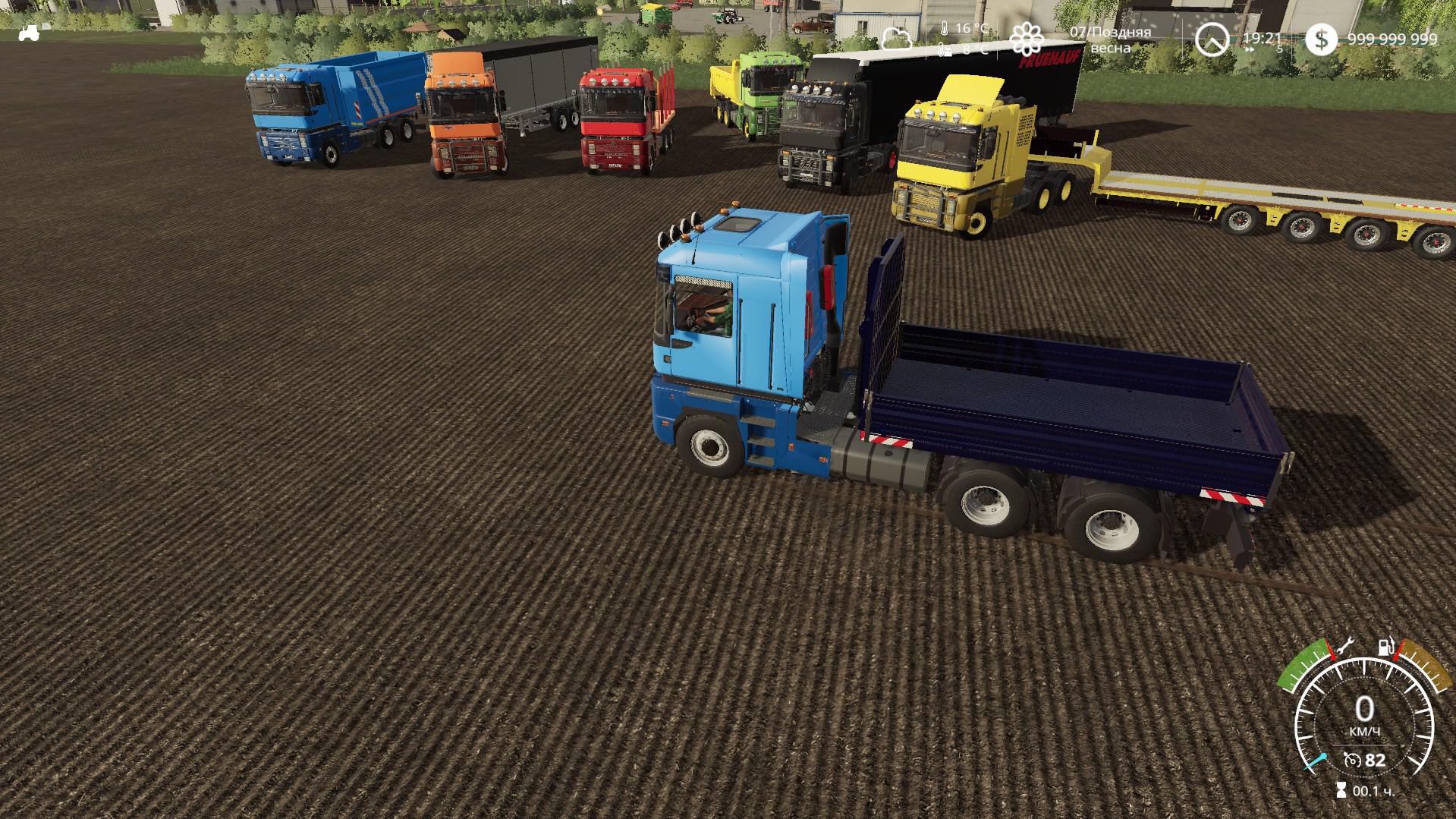
Task: Click the thermometer temperature icon
Action: (944, 29)
